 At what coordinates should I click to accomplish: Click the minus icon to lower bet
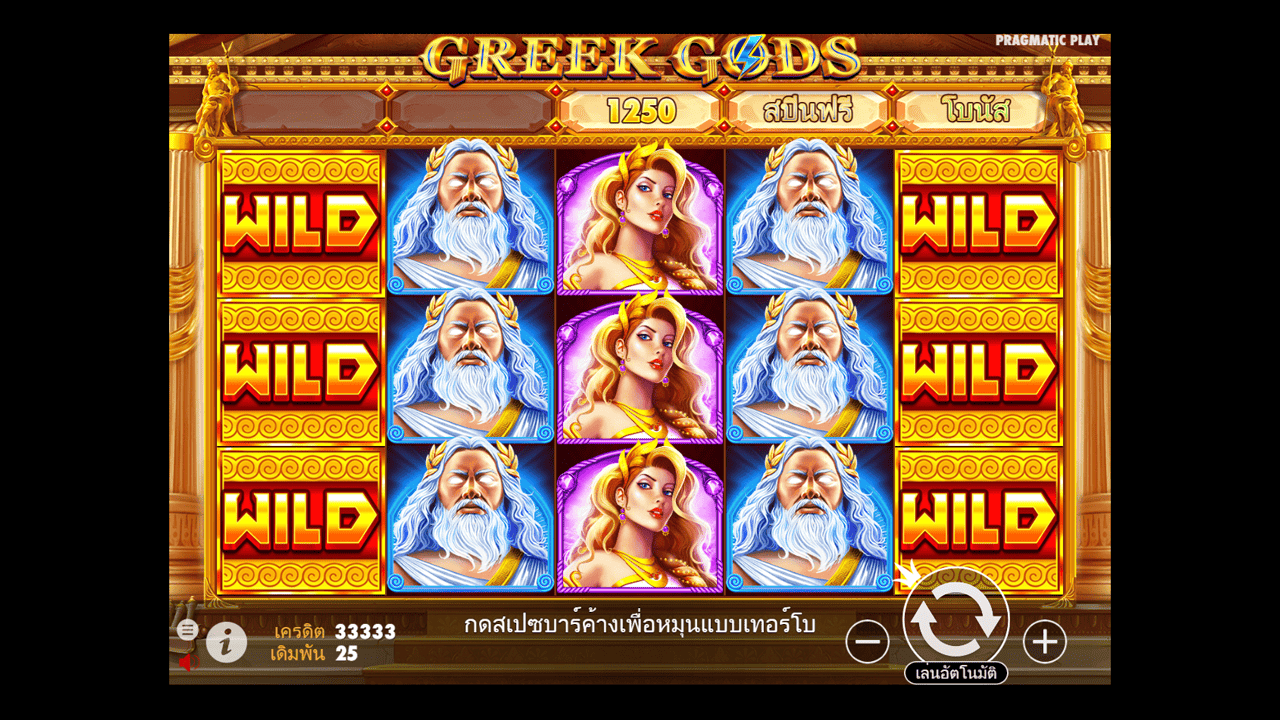[868, 641]
